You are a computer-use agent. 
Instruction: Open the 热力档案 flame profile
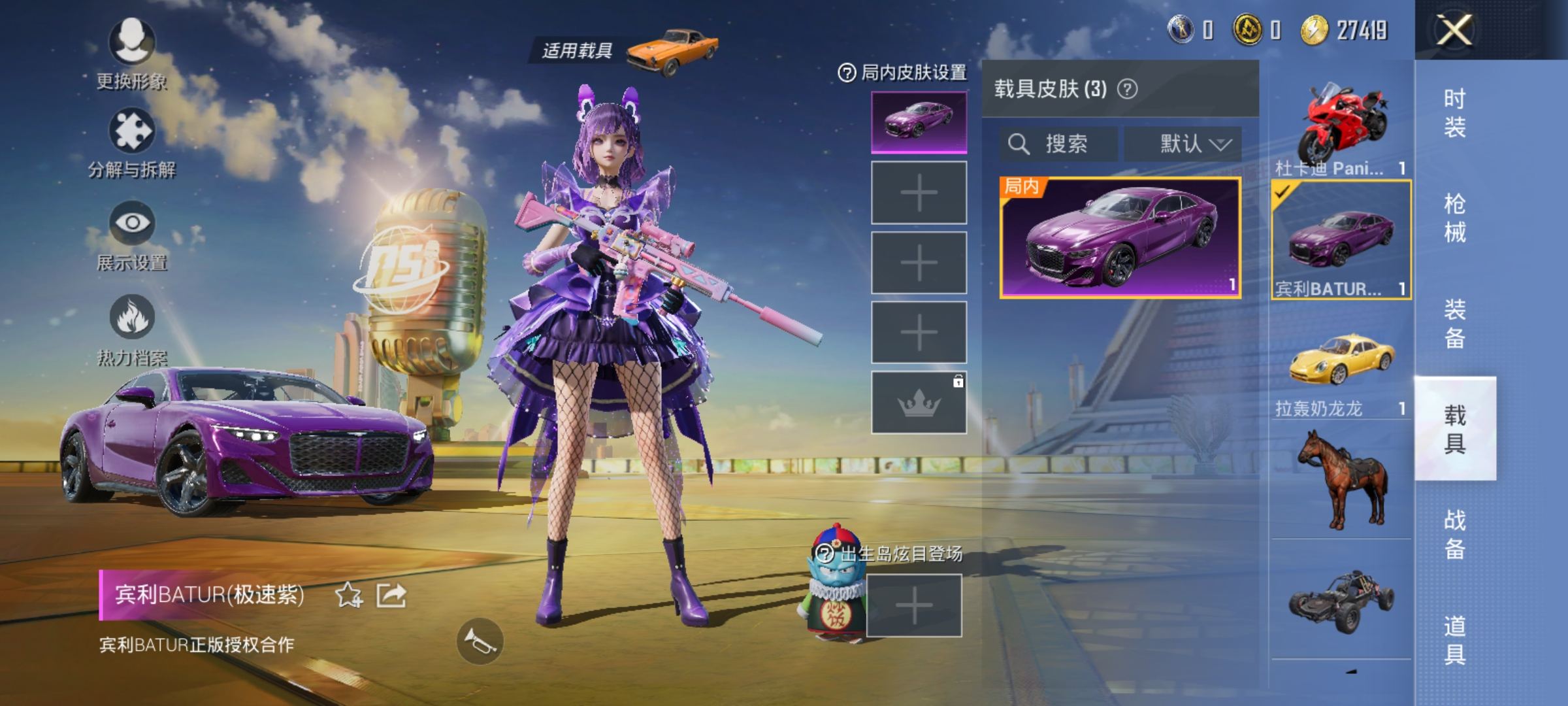pos(132,318)
